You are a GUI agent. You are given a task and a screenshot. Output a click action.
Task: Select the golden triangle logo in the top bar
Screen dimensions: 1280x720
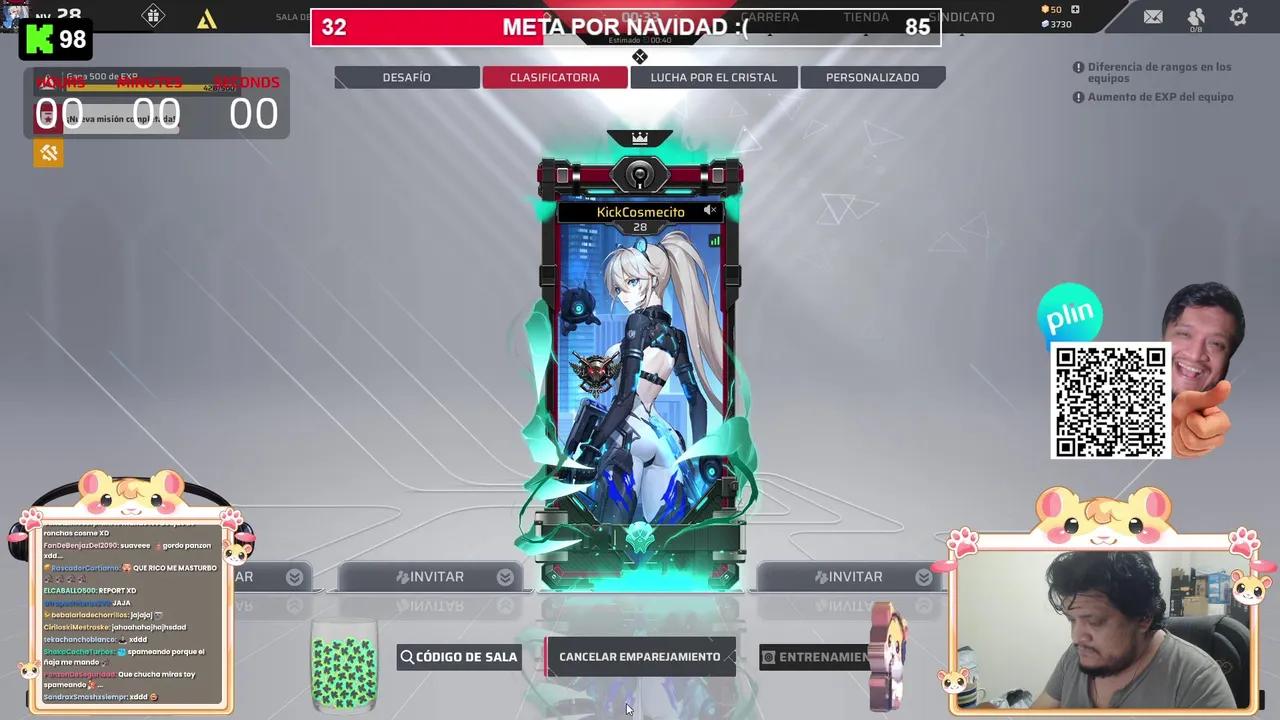207,19
